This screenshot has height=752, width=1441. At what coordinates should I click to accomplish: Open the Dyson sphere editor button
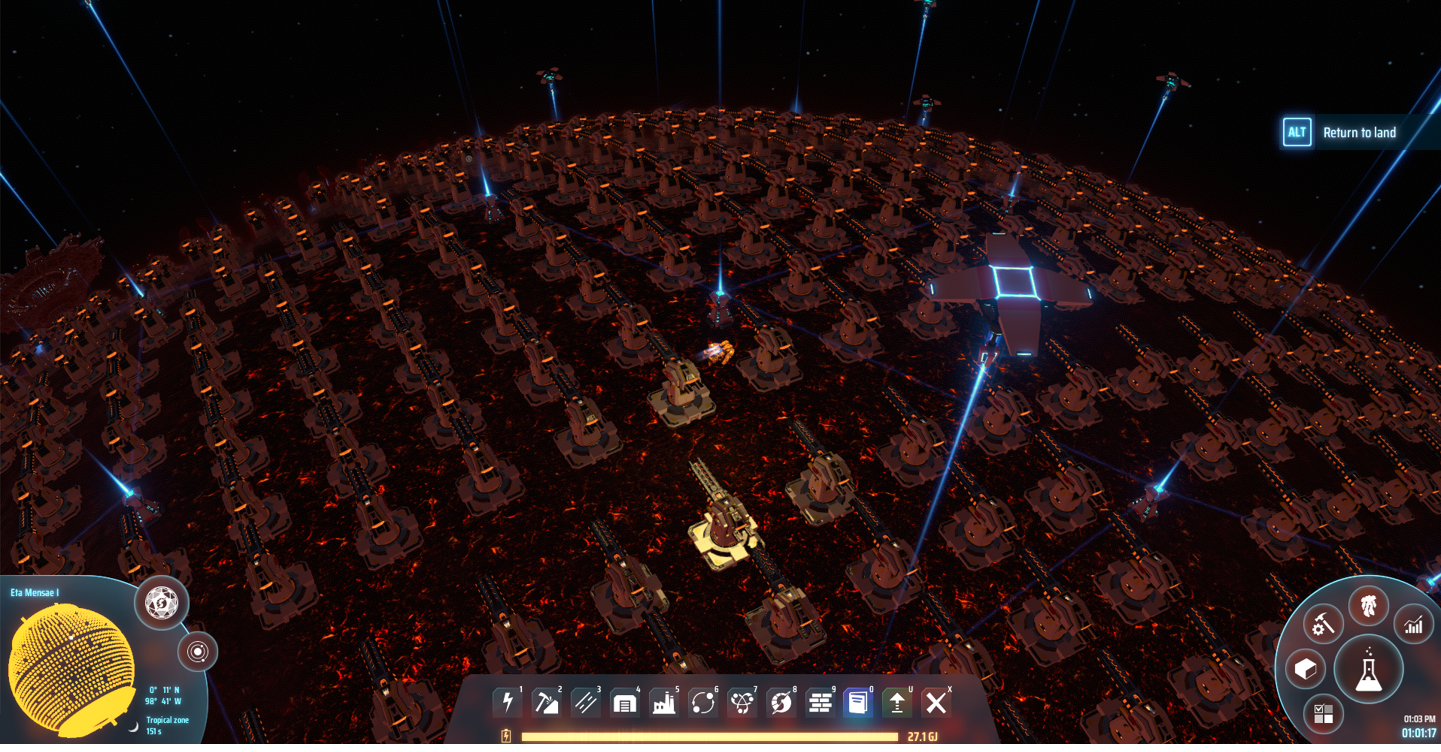tap(162, 603)
